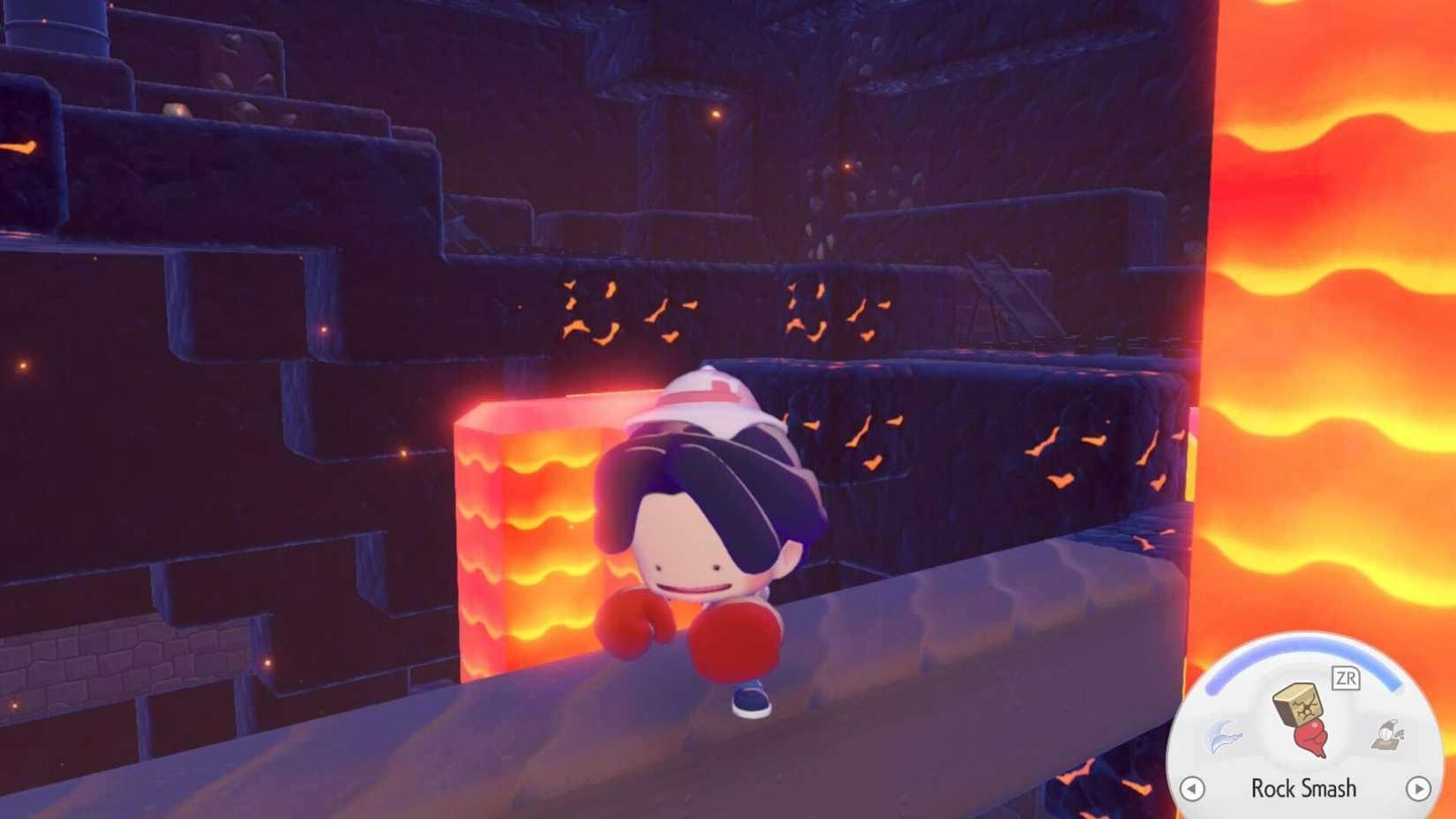Click the Rock Smash move name label
Screen dimensions: 1456x819
(1305, 790)
